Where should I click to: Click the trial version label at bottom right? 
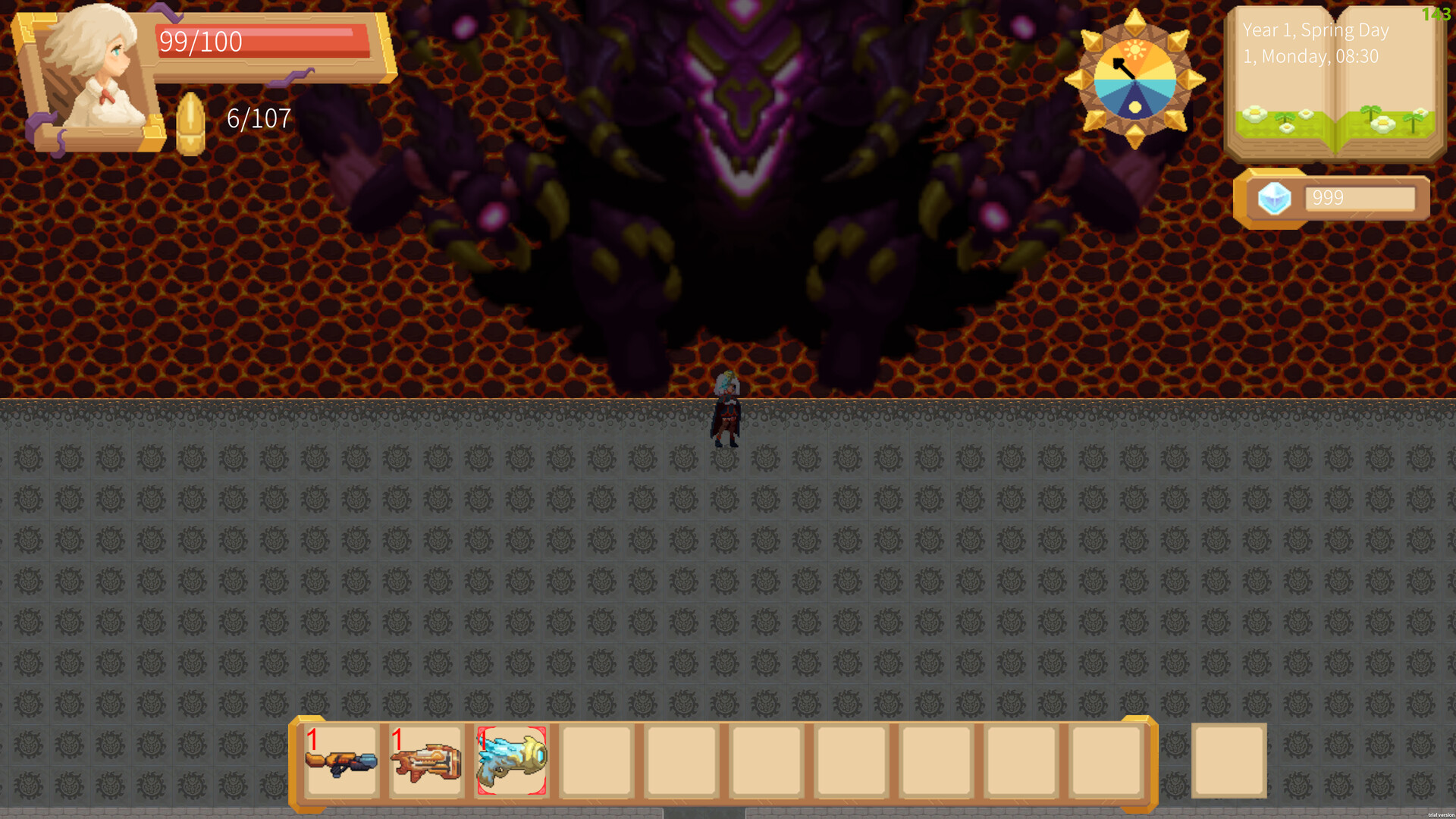coord(1440,814)
